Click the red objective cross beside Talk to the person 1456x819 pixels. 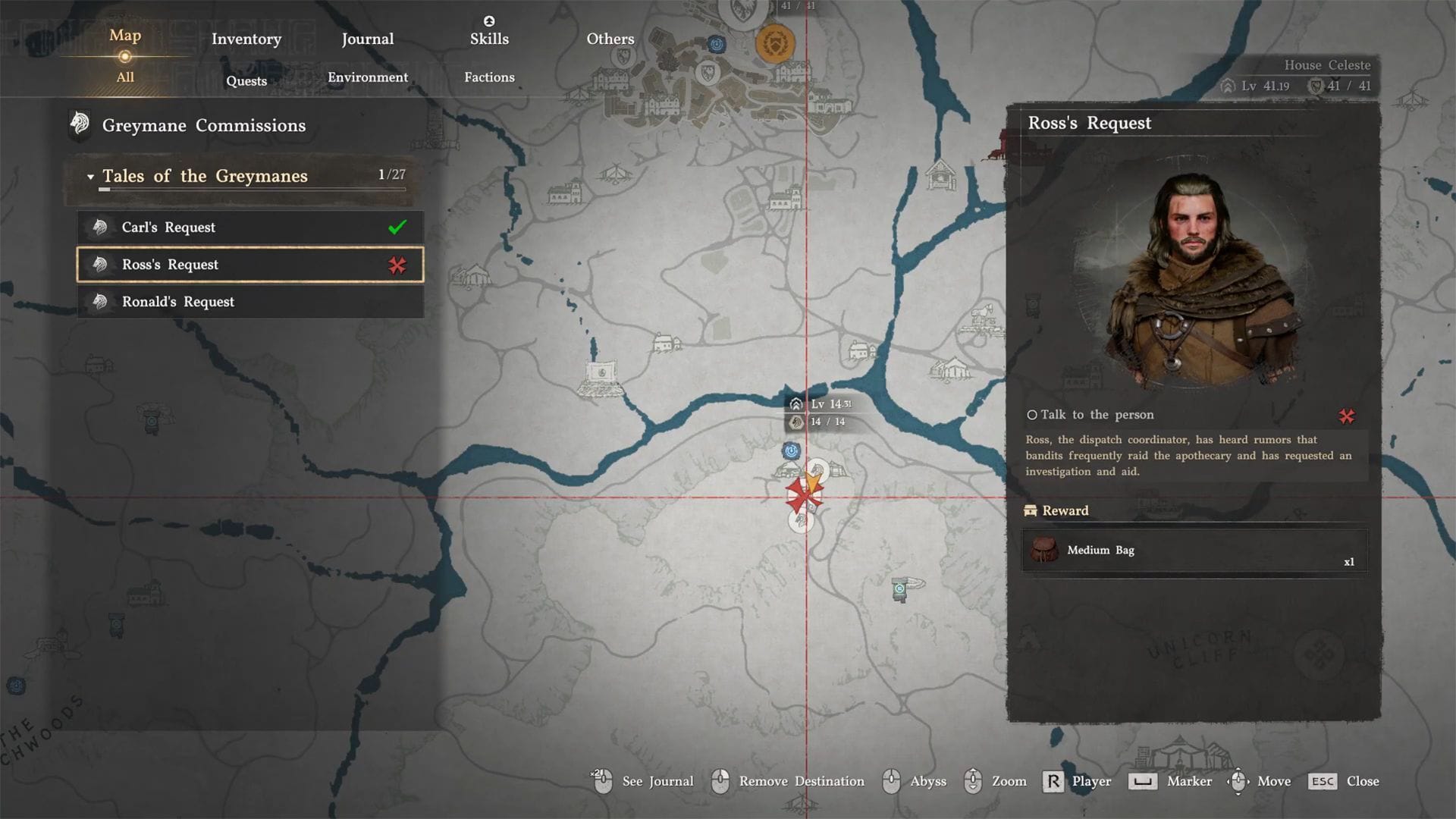1347,415
